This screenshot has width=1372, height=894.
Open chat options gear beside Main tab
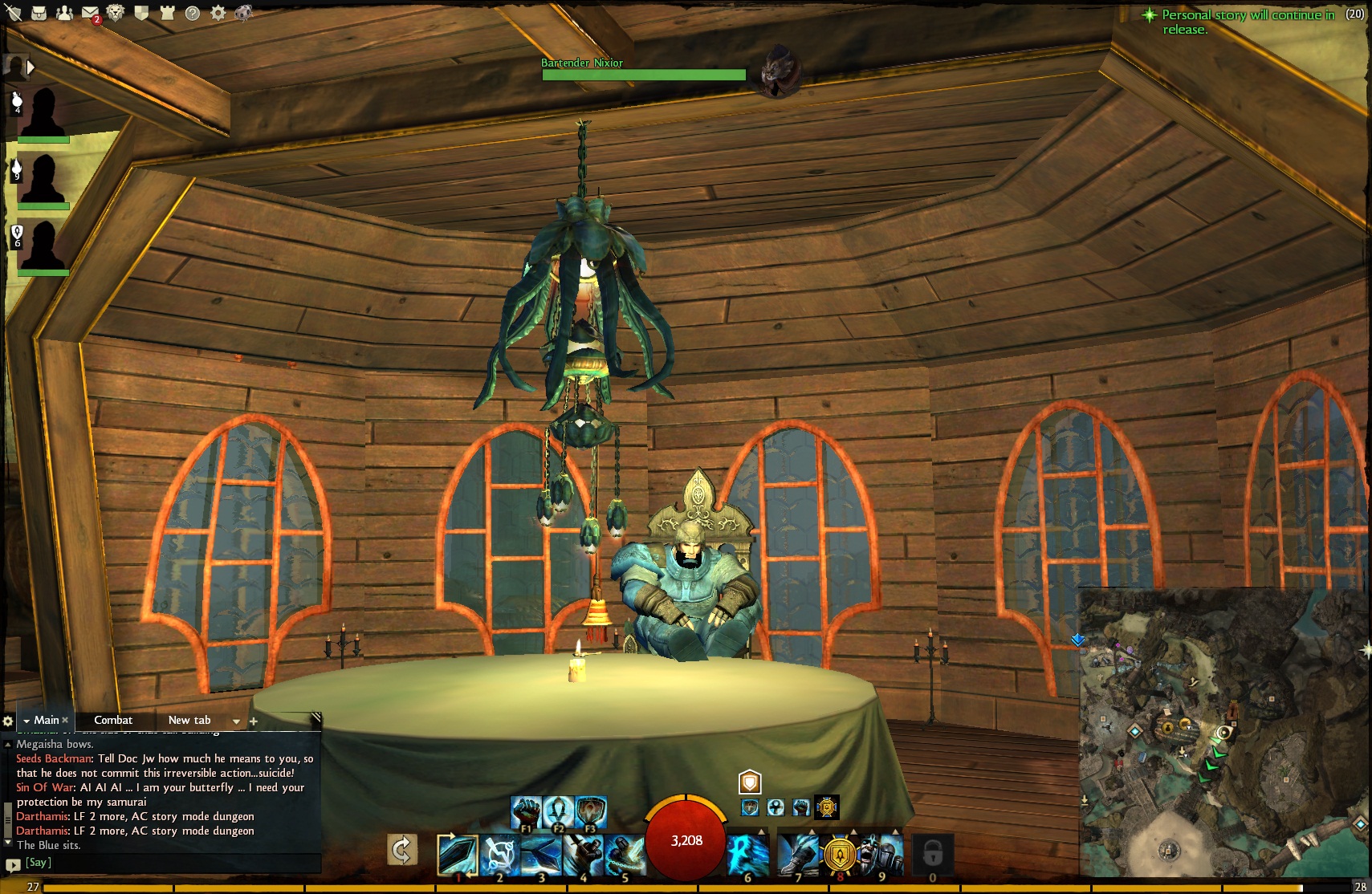click(8, 721)
